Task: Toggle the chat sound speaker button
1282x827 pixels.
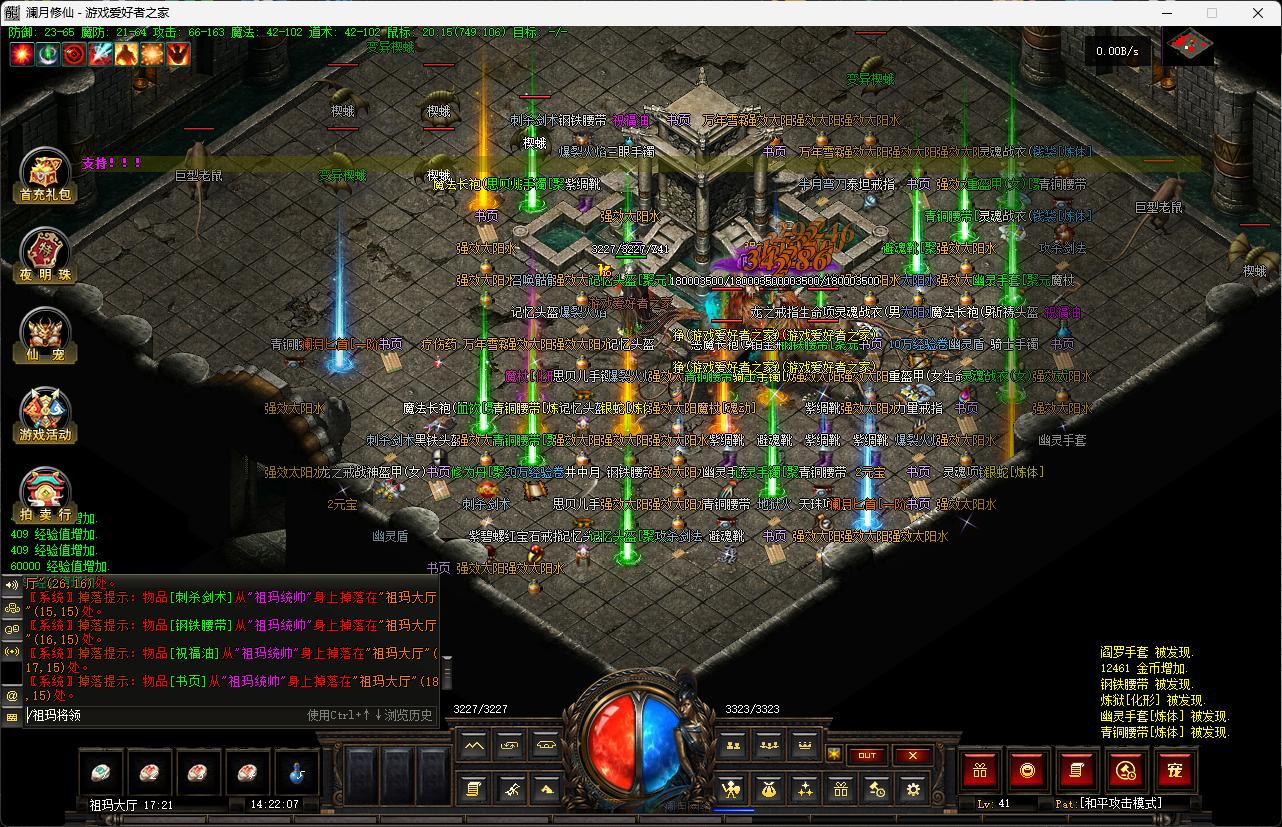Action: pyautogui.click(x=12, y=585)
